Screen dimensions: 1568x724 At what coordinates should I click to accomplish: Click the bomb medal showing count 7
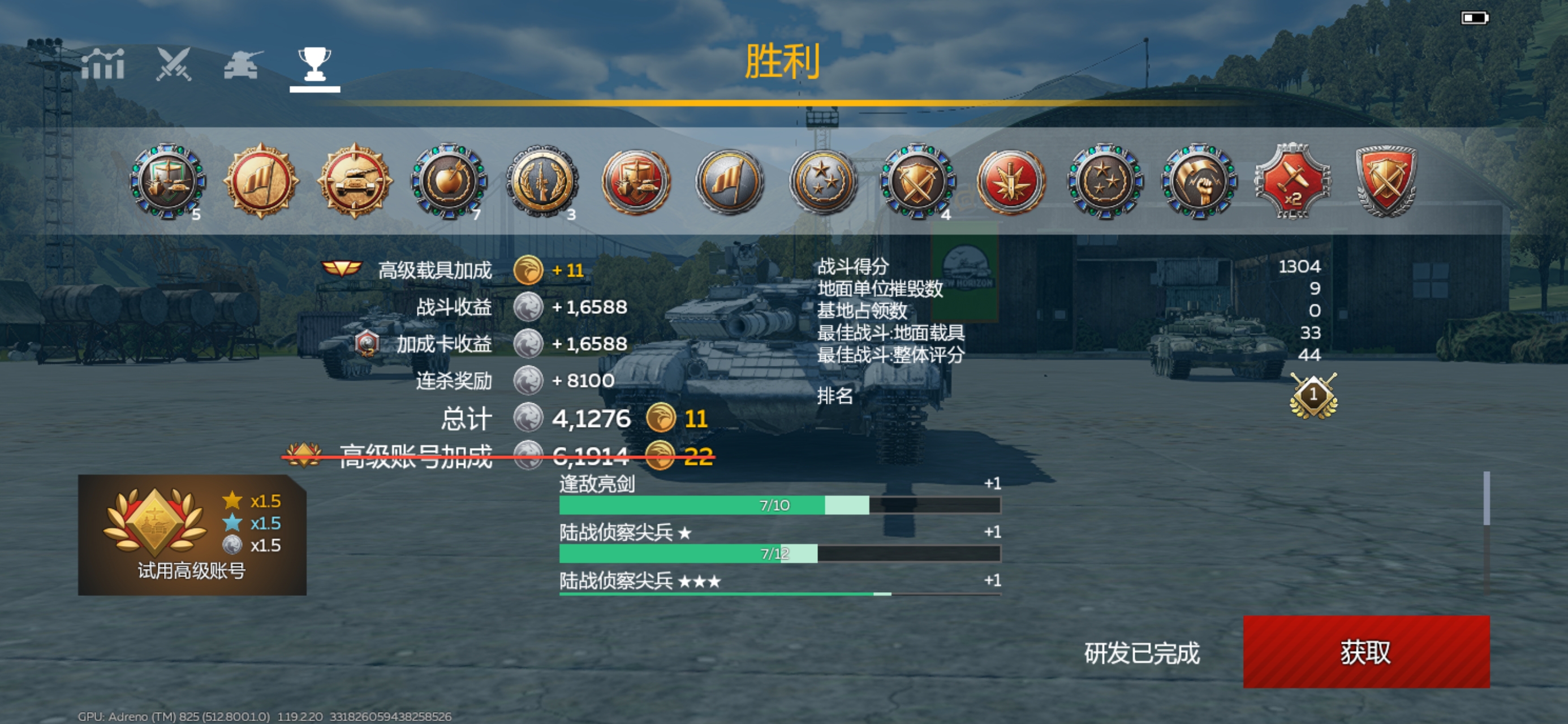tap(449, 183)
